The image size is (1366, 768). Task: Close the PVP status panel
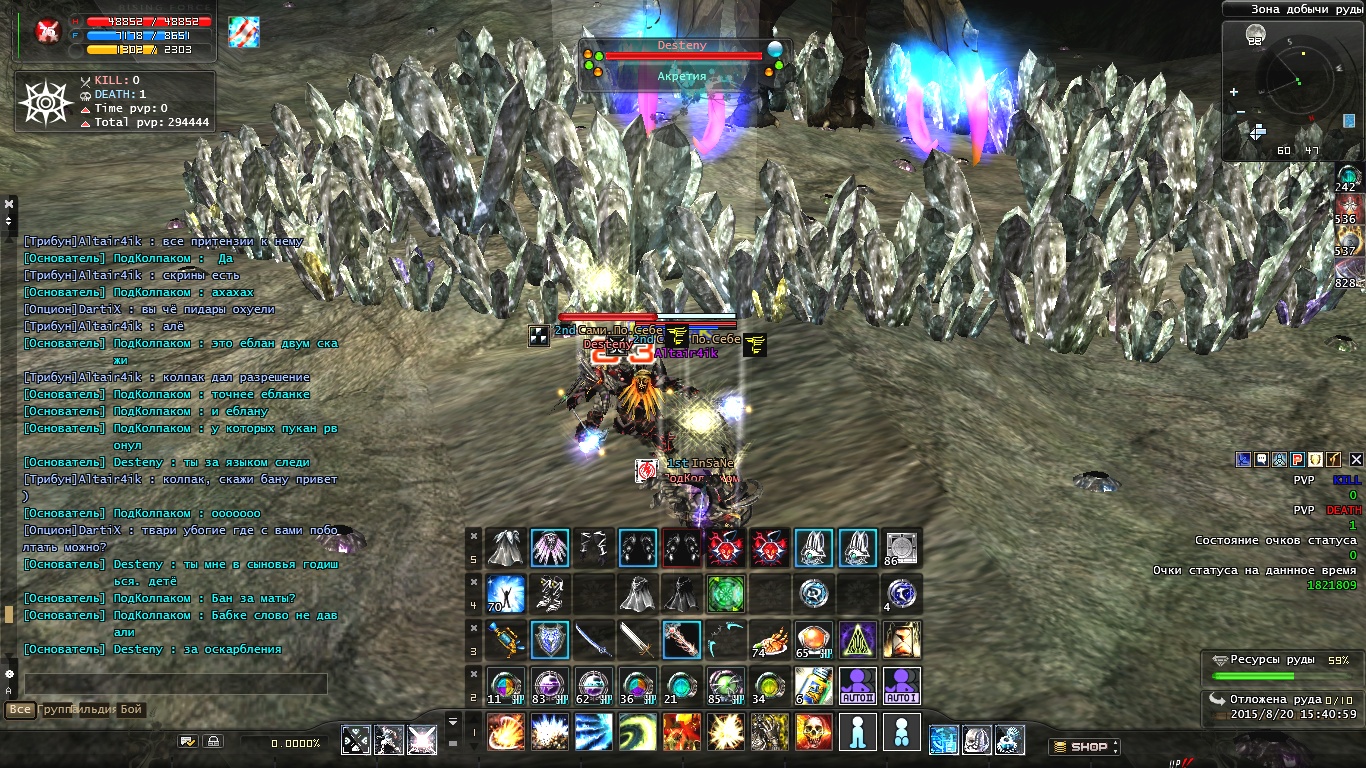coord(1356,460)
